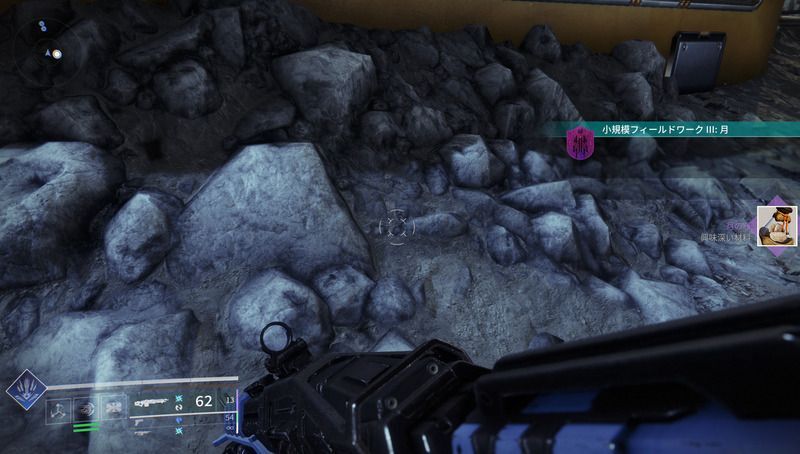Image resolution: width=800 pixels, height=454 pixels.
Task: Click the three-pronged ability icon
Action: [x=60, y=410]
